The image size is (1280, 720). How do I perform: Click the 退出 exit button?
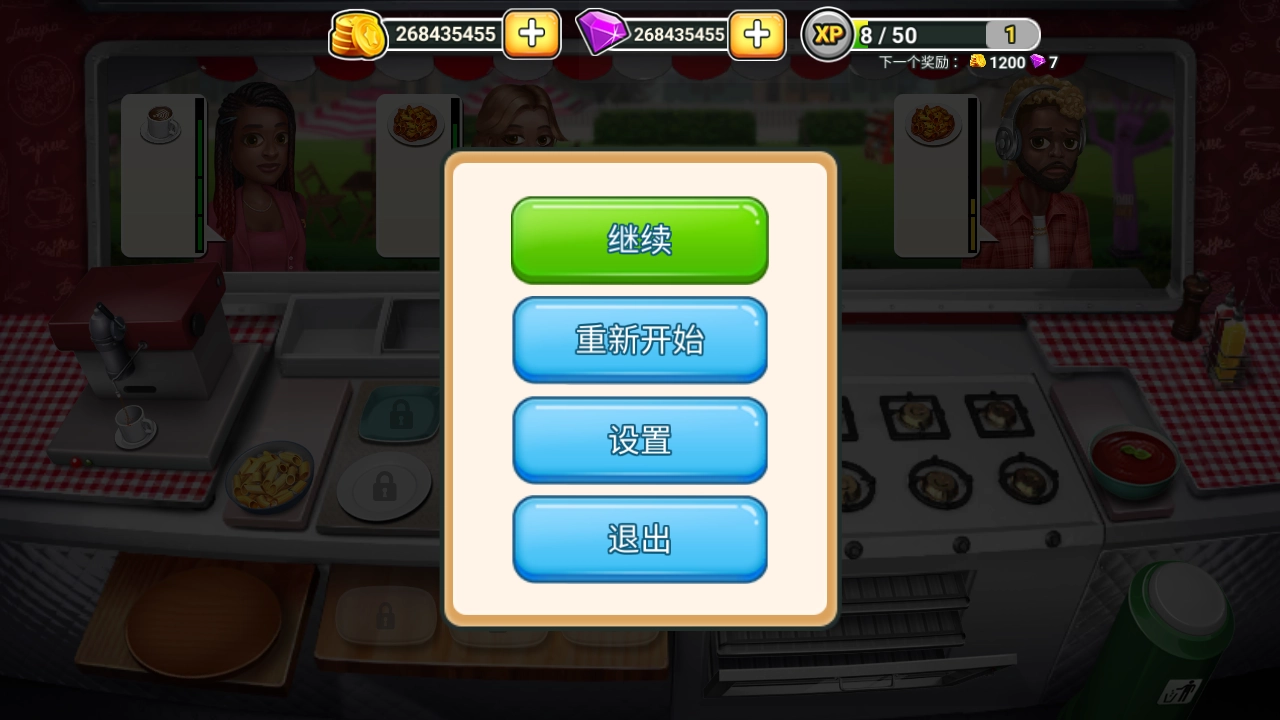pyautogui.click(x=639, y=538)
